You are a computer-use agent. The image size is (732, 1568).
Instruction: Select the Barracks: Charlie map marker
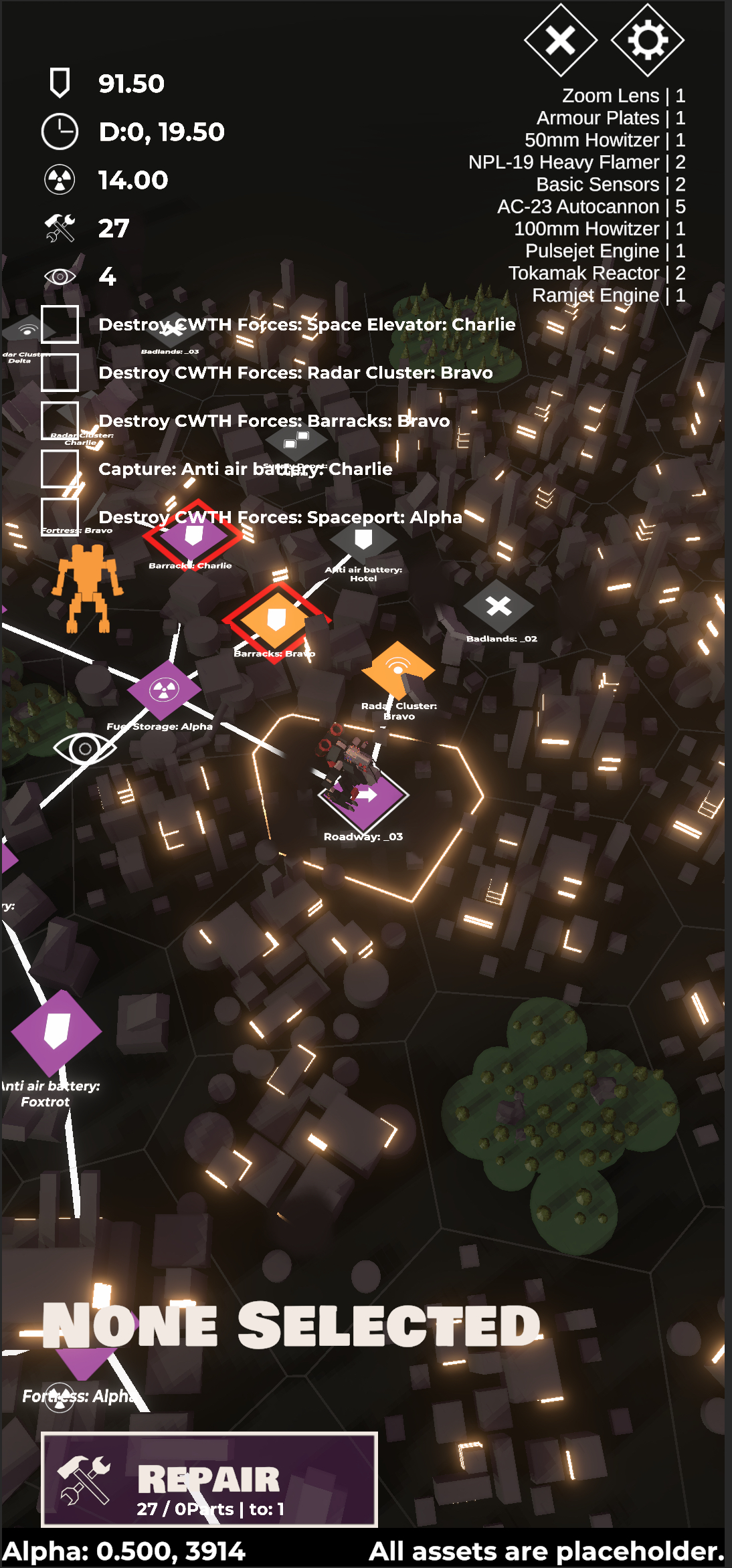click(x=193, y=536)
